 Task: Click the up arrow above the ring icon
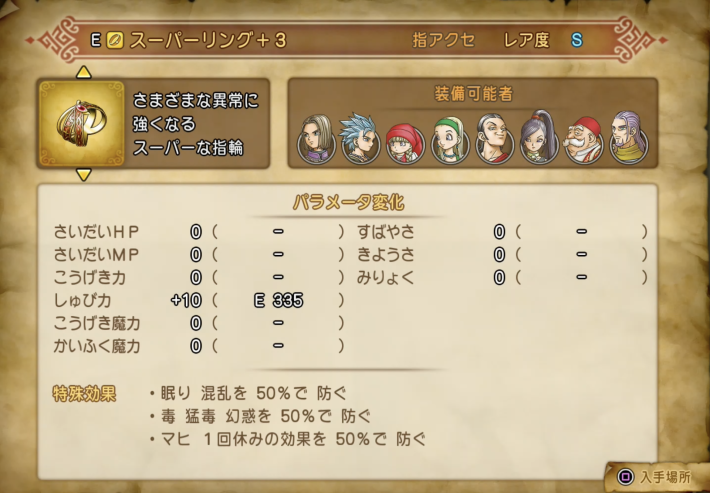tap(84, 72)
